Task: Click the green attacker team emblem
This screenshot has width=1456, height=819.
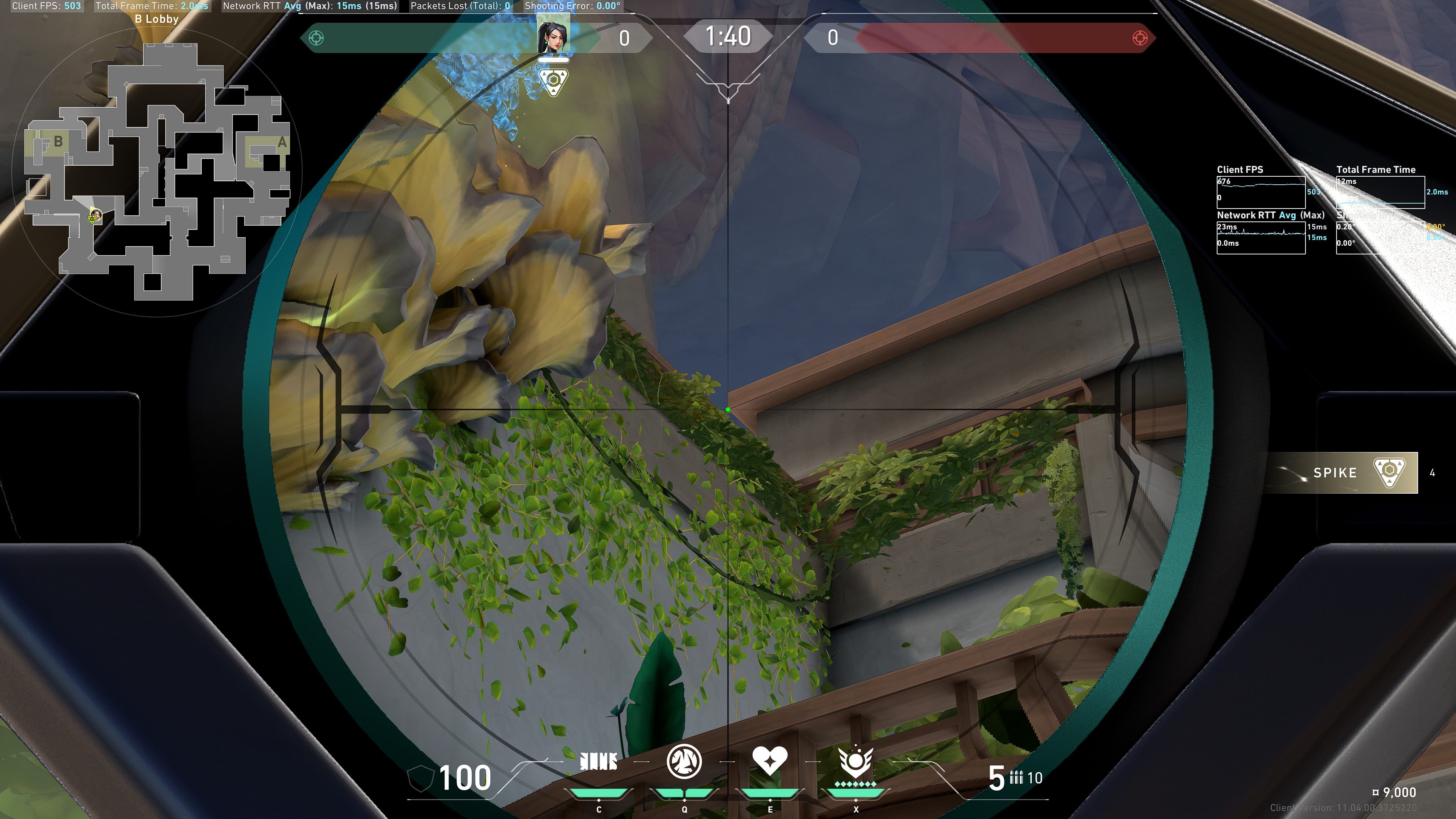Action: 317,38
